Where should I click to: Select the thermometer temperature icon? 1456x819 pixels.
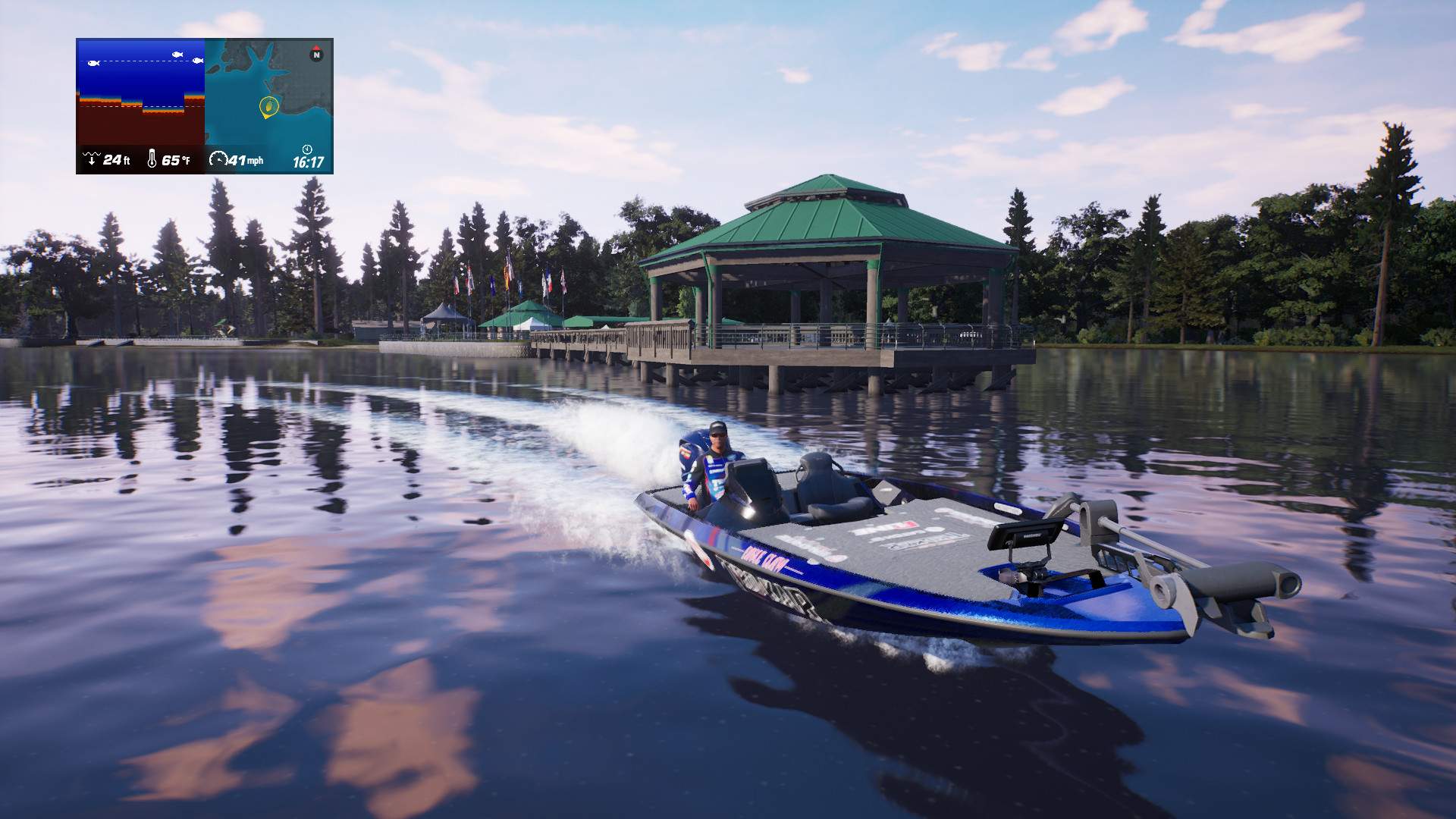(152, 158)
